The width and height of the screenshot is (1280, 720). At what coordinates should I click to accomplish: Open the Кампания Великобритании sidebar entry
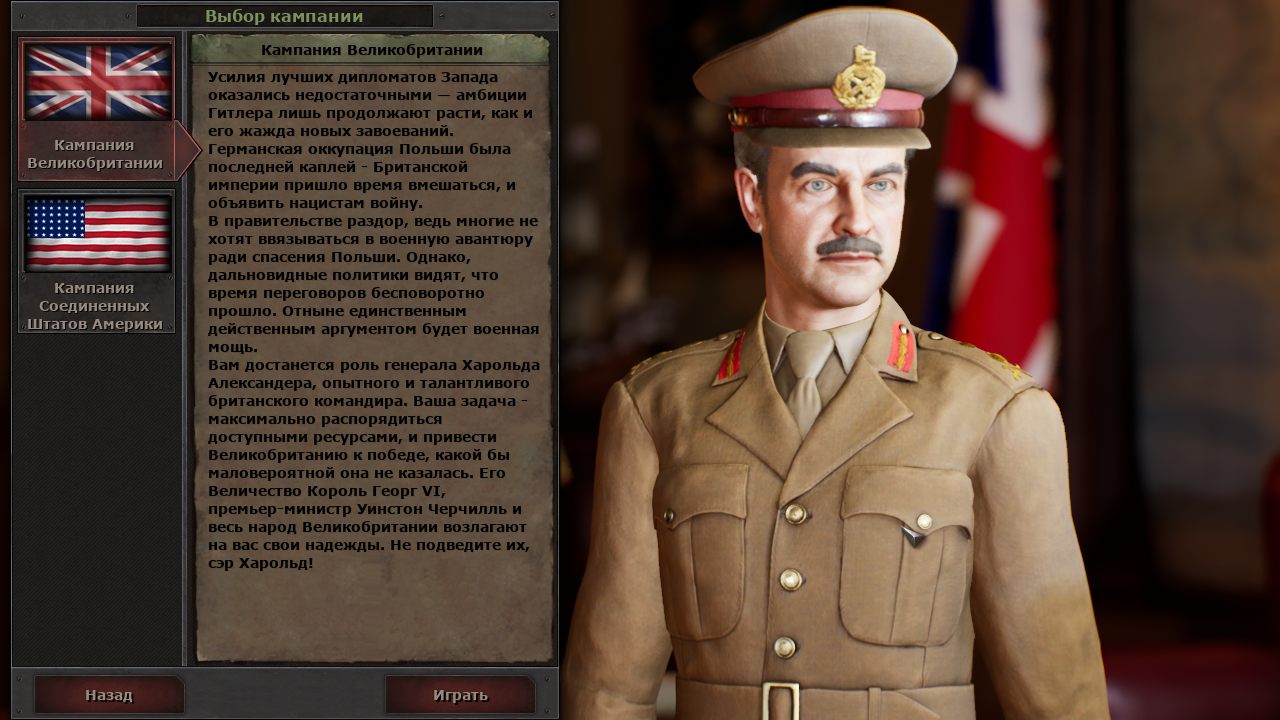96,152
